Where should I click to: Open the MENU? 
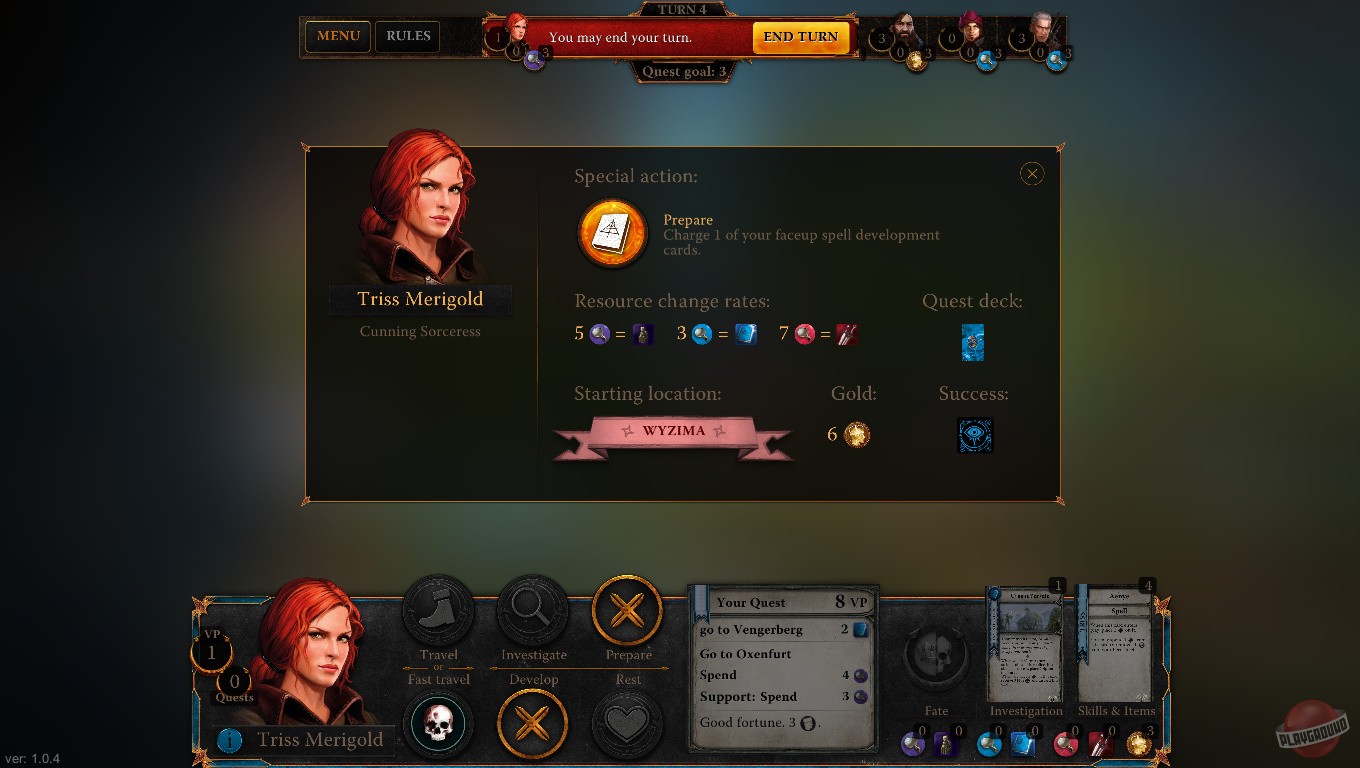click(337, 36)
